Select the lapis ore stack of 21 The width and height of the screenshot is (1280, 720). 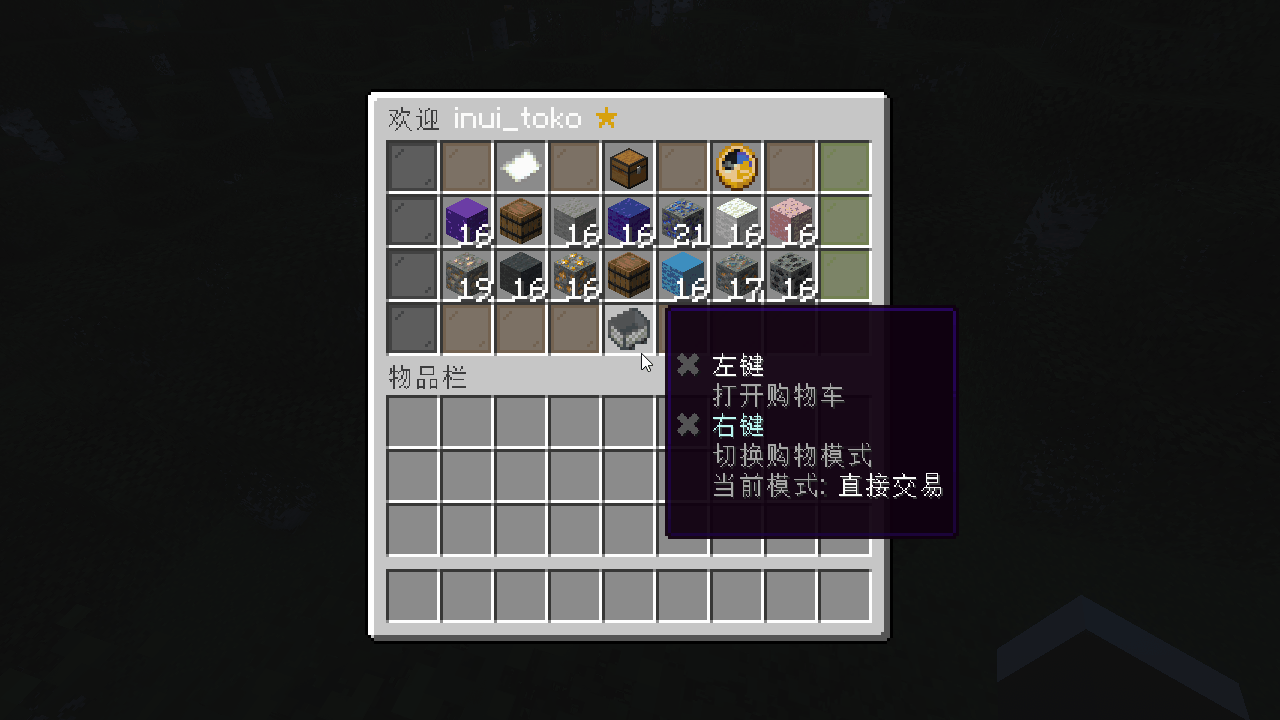click(682, 221)
